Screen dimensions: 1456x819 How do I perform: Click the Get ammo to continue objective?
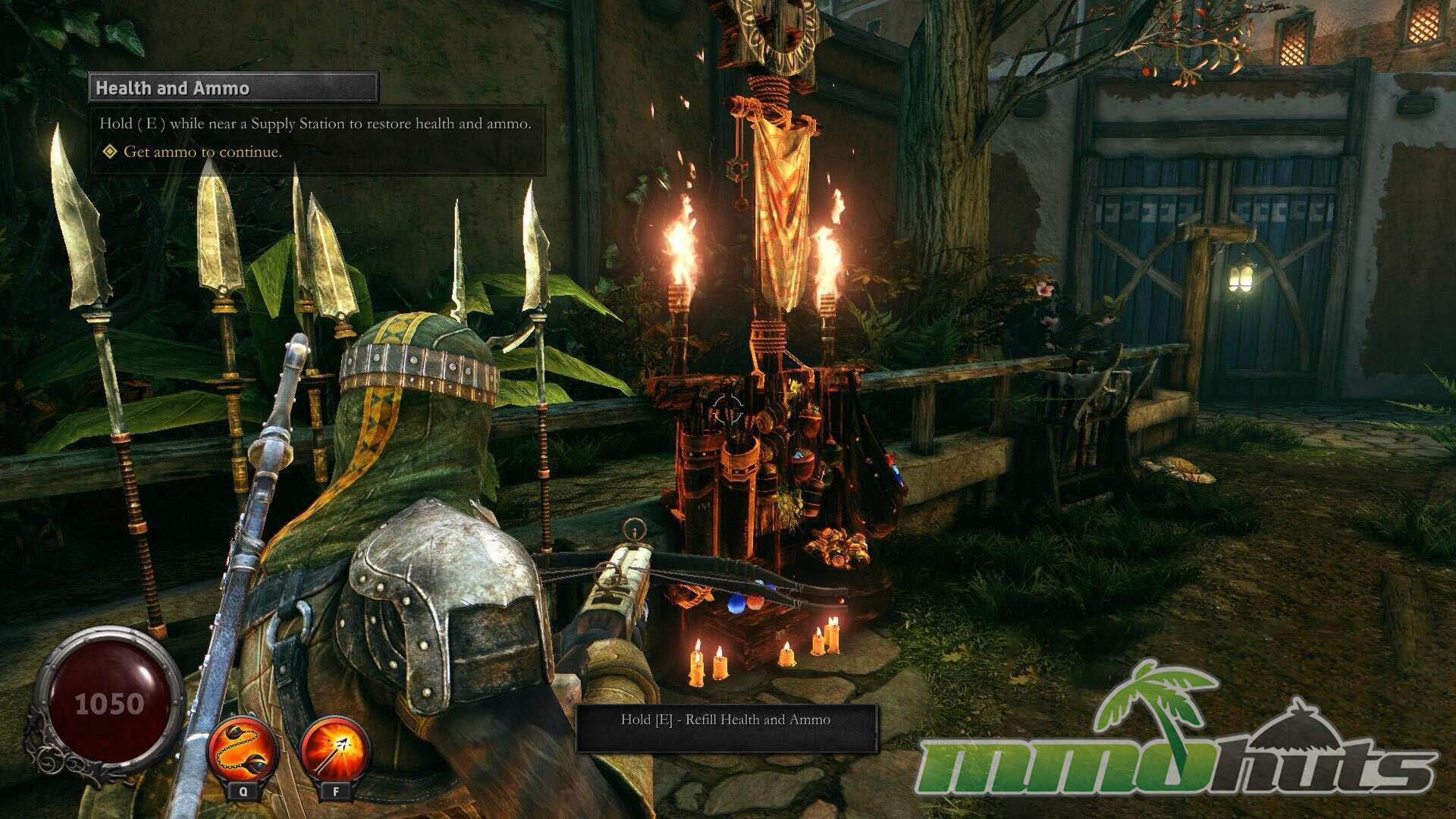click(202, 152)
